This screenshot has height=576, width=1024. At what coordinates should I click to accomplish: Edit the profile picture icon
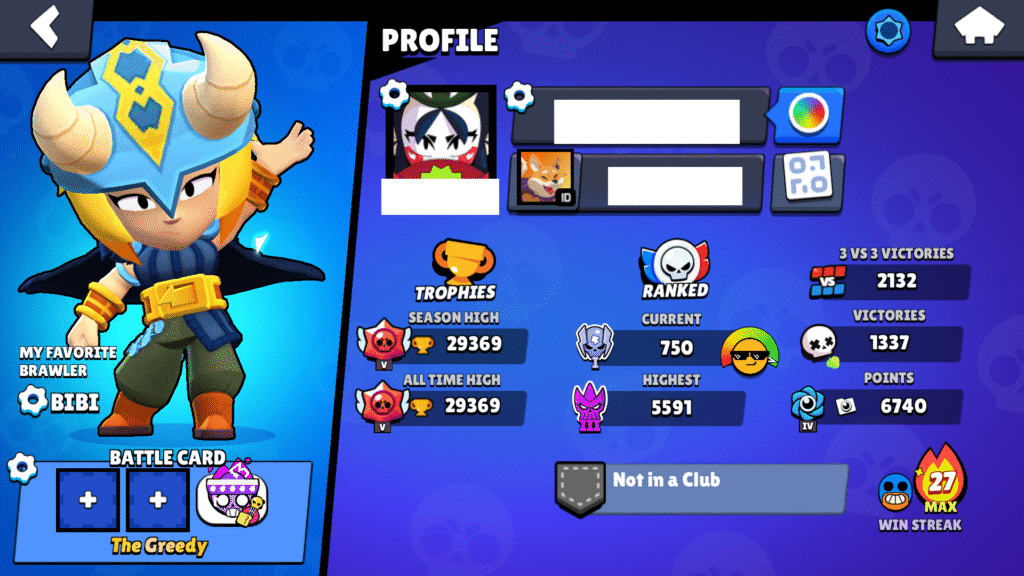click(x=395, y=96)
